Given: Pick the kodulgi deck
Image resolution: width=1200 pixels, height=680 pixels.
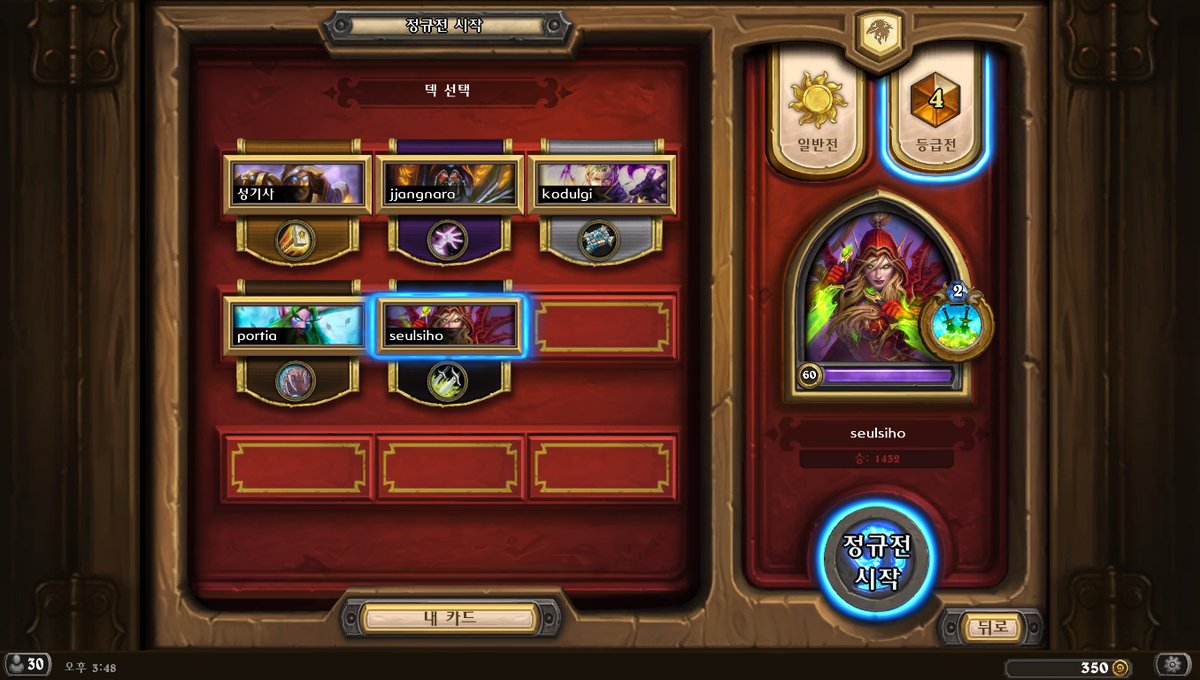Looking at the screenshot, I should (601, 185).
